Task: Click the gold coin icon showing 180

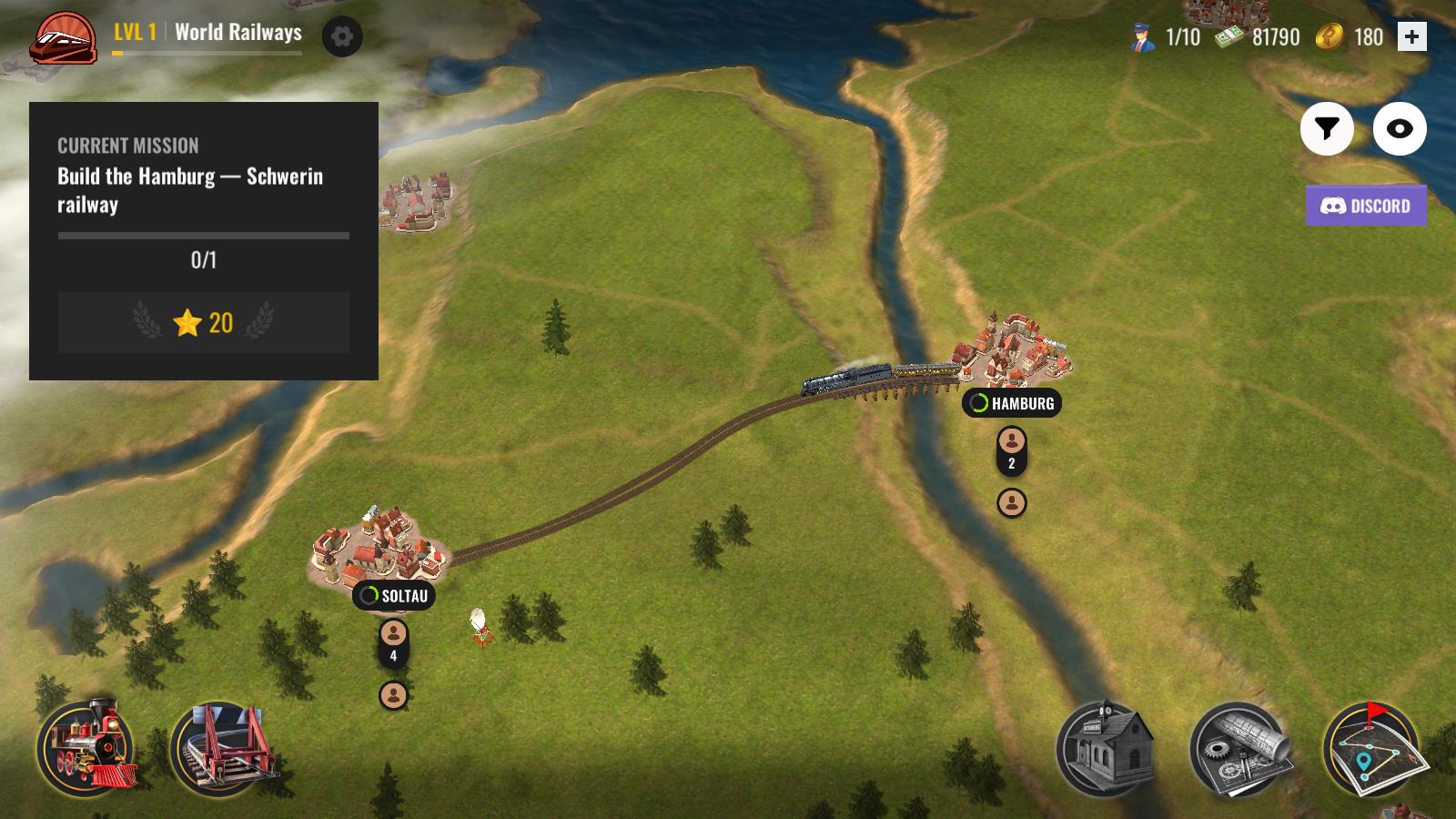Action: (x=1328, y=37)
